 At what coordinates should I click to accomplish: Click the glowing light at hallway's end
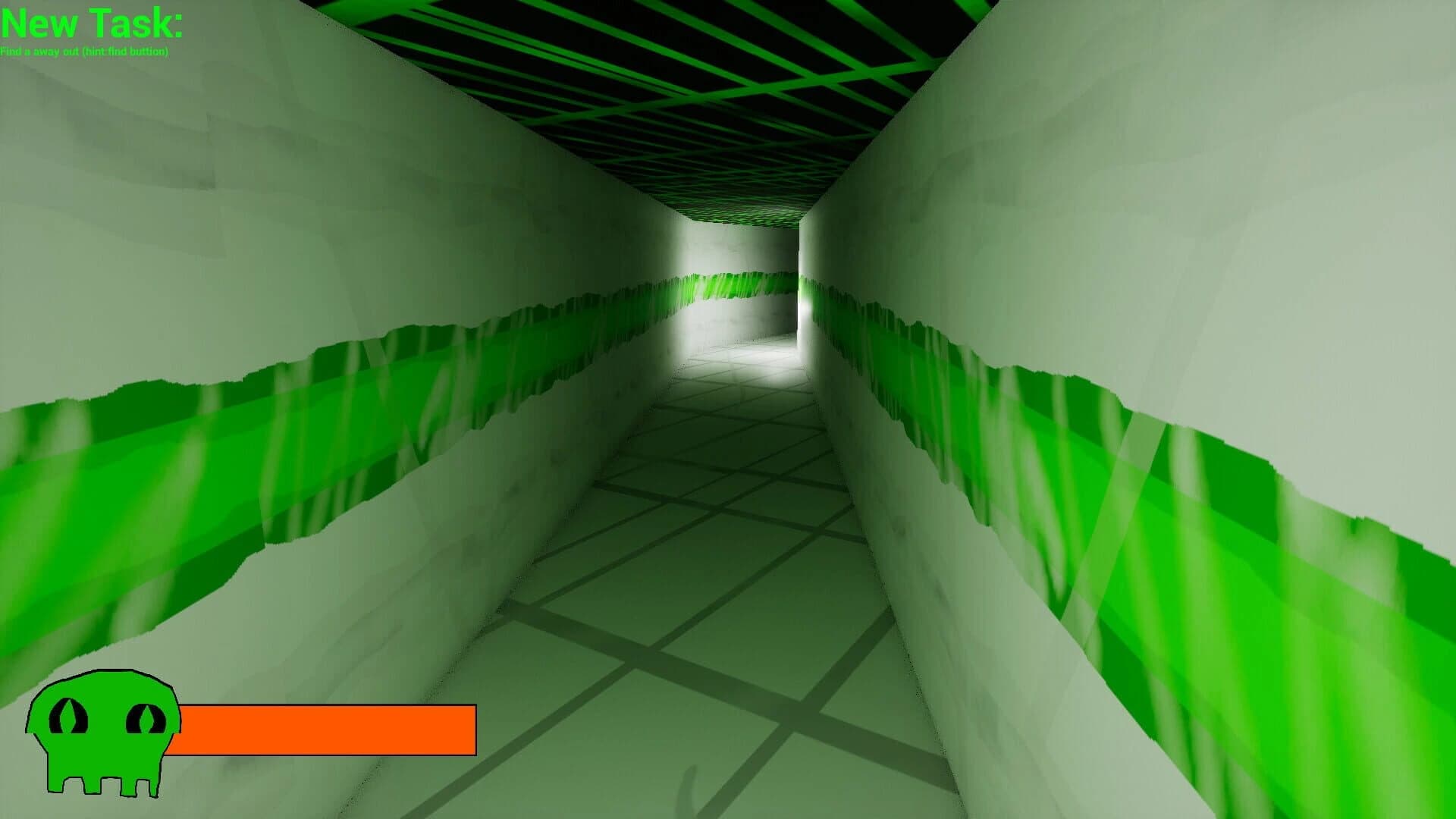[804, 307]
